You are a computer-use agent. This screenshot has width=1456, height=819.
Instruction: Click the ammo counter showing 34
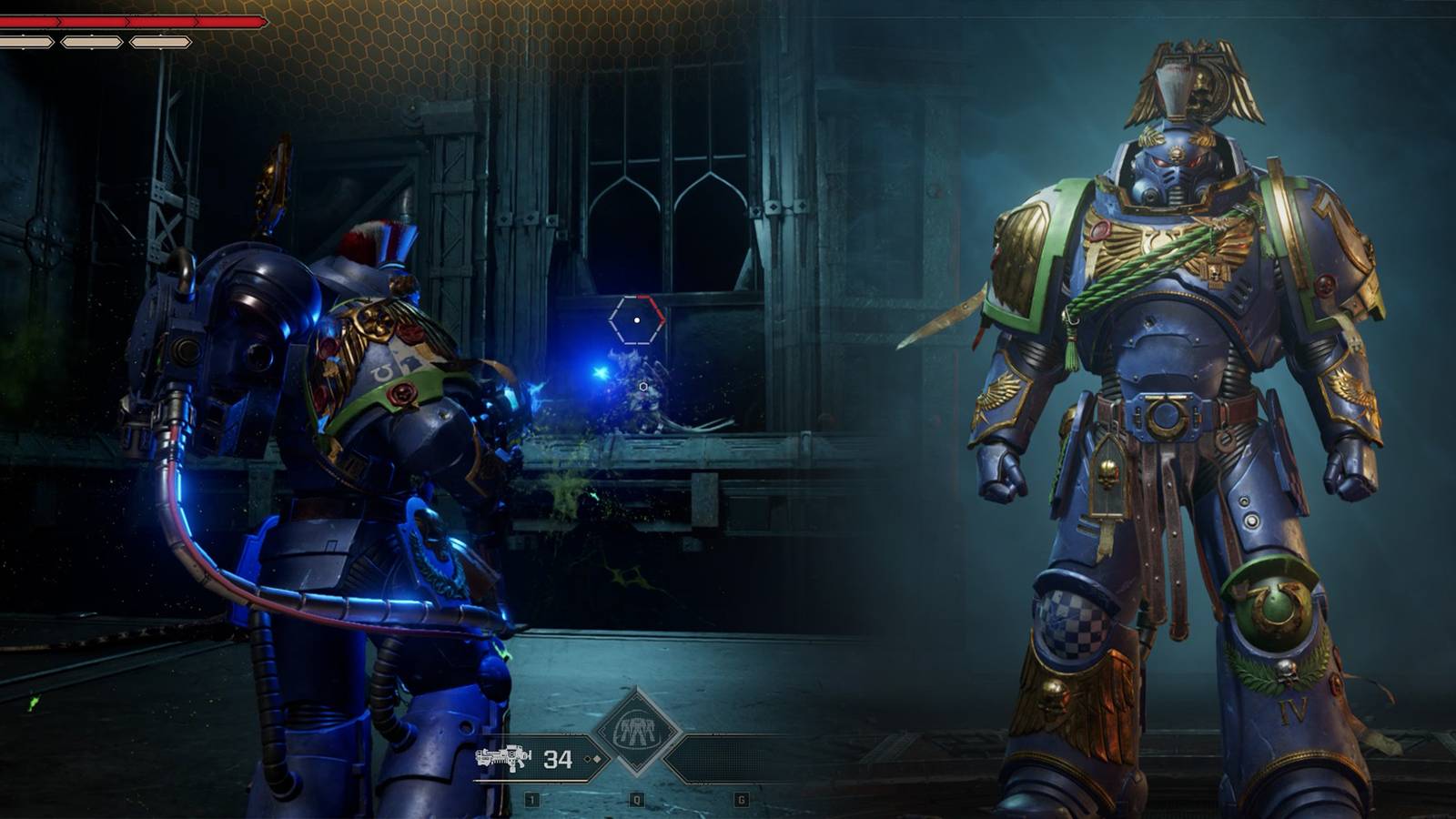pyautogui.click(x=557, y=758)
